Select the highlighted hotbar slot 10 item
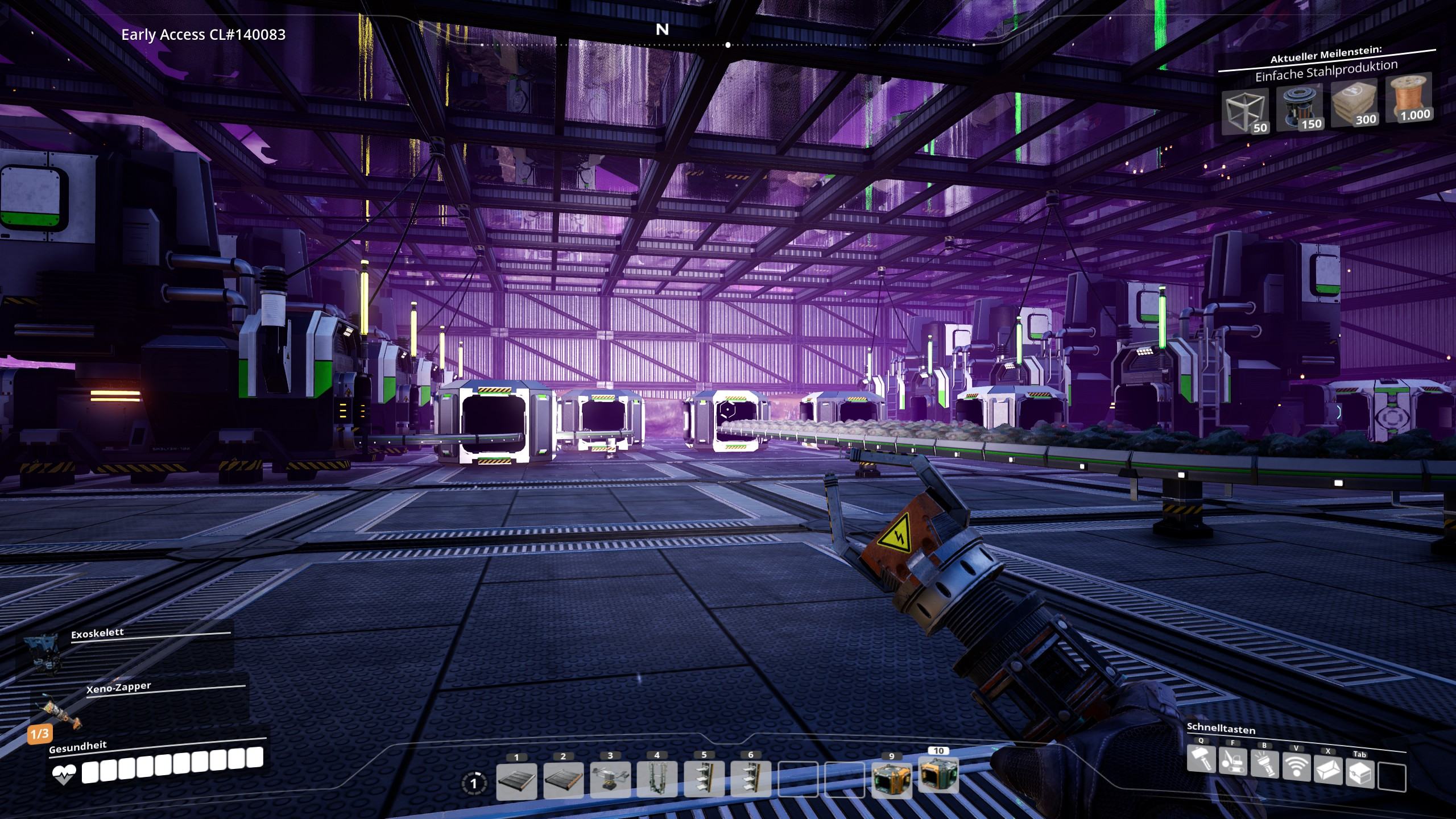The image size is (1456, 819). 938,775
